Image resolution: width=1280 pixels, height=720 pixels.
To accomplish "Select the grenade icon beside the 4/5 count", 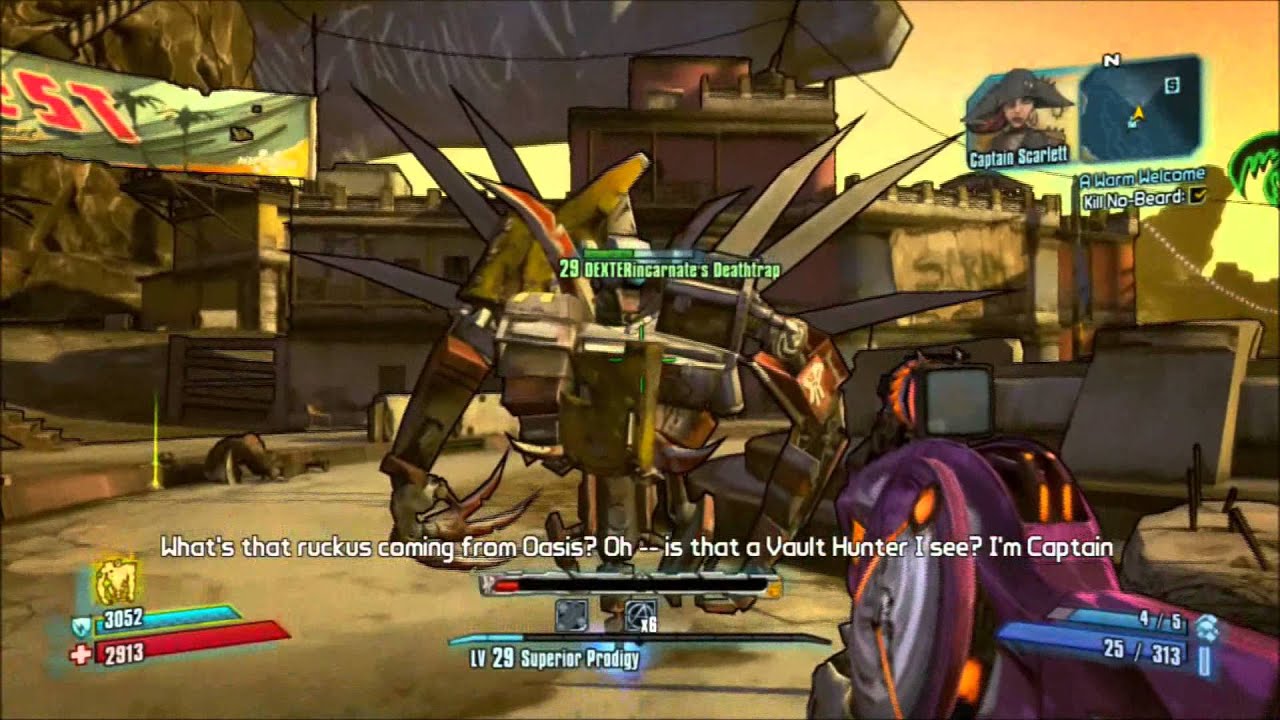I will (x=1206, y=625).
